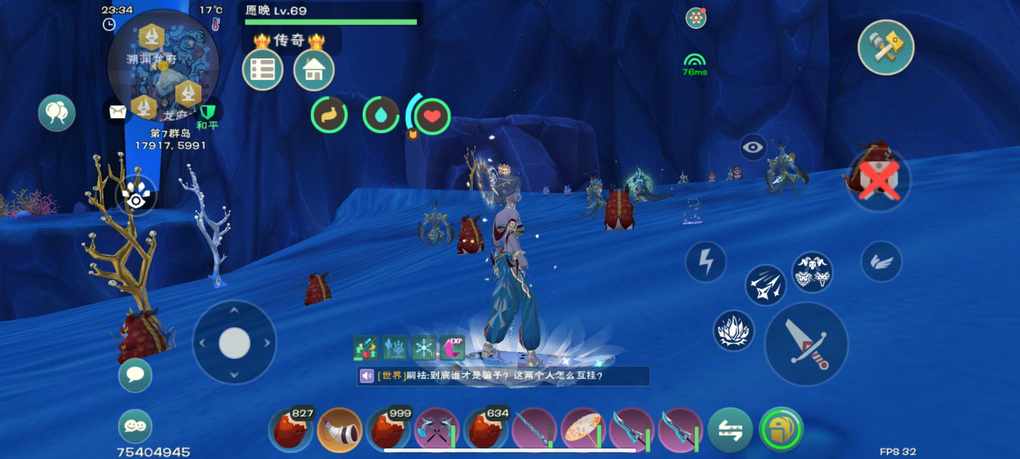Select the parasol hotbar slot

[582, 430]
